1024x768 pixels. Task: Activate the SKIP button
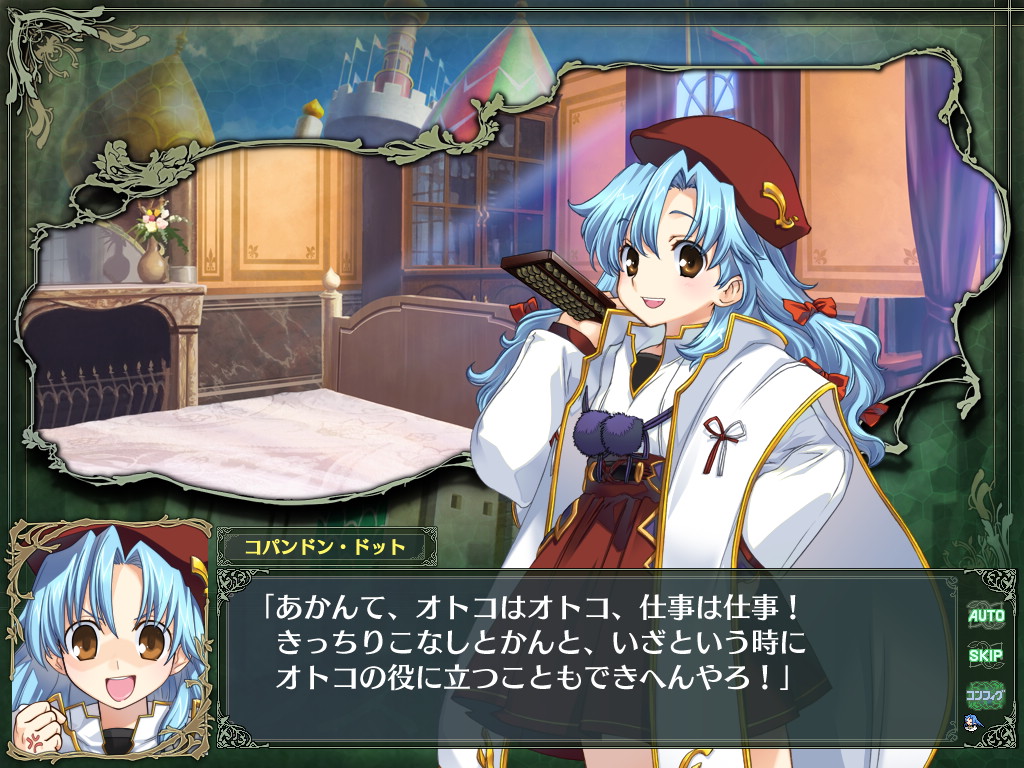[985, 656]
